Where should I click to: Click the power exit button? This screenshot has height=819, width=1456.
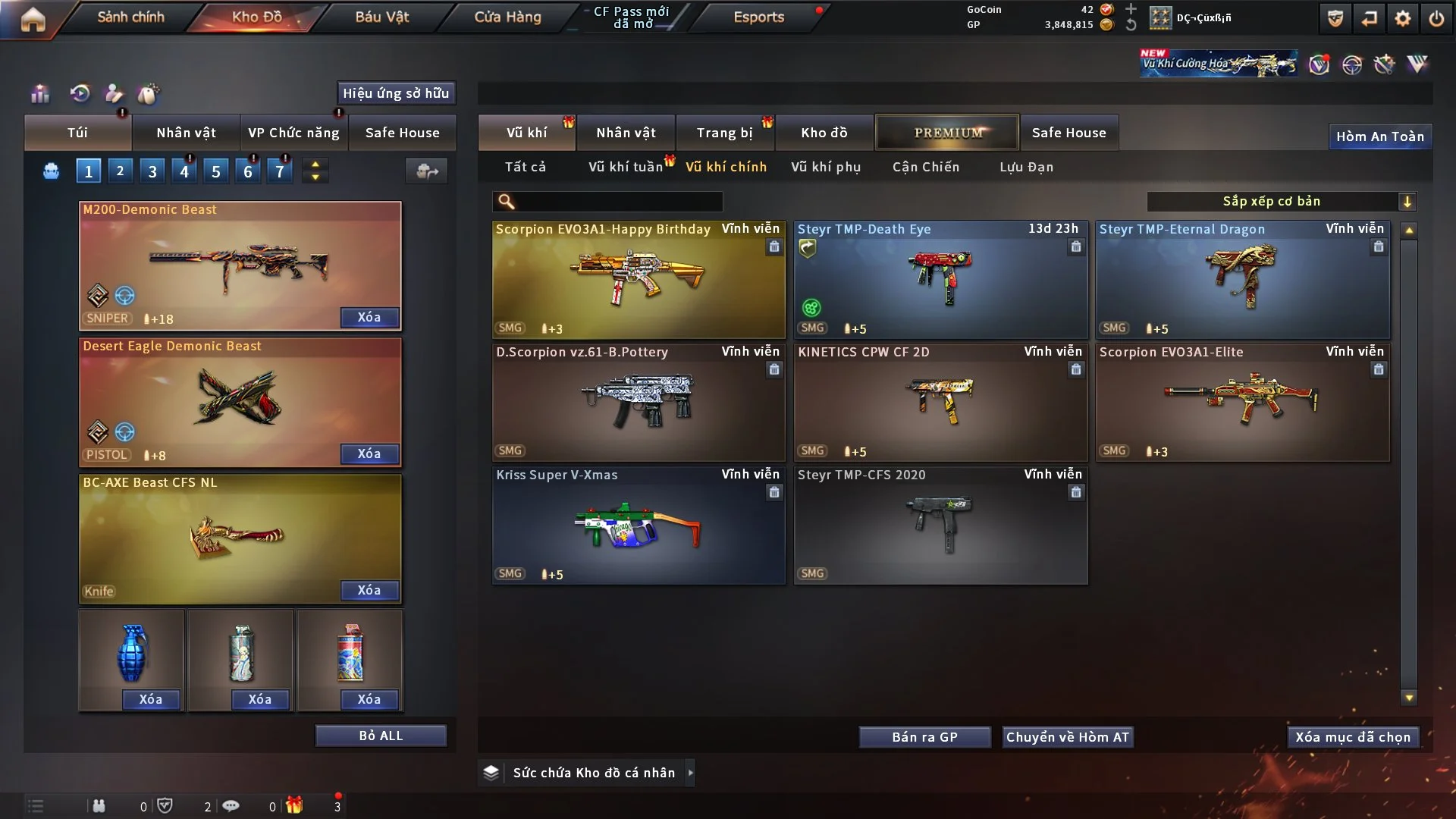tap(1436, 18)
